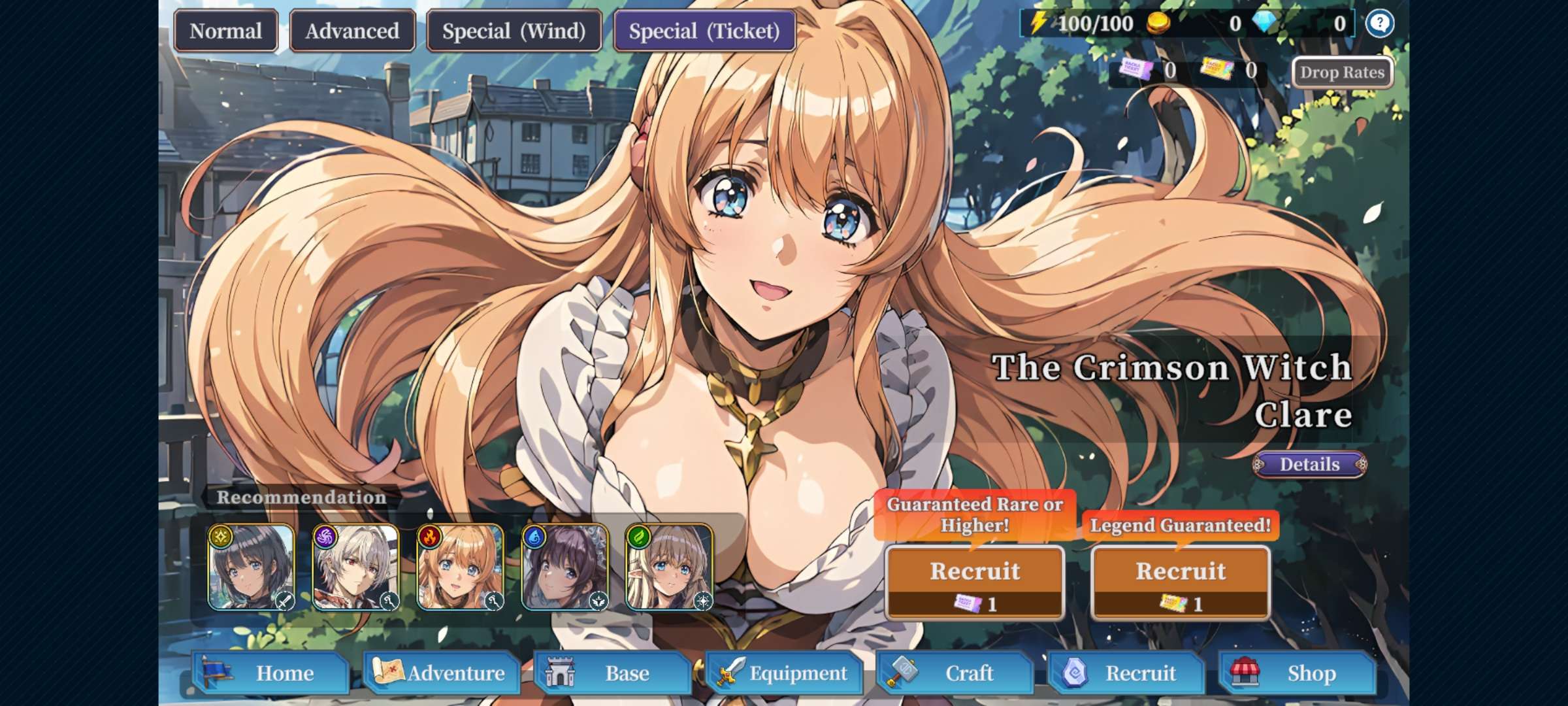Switch to the Normal recruit tab

click(225, 31)
